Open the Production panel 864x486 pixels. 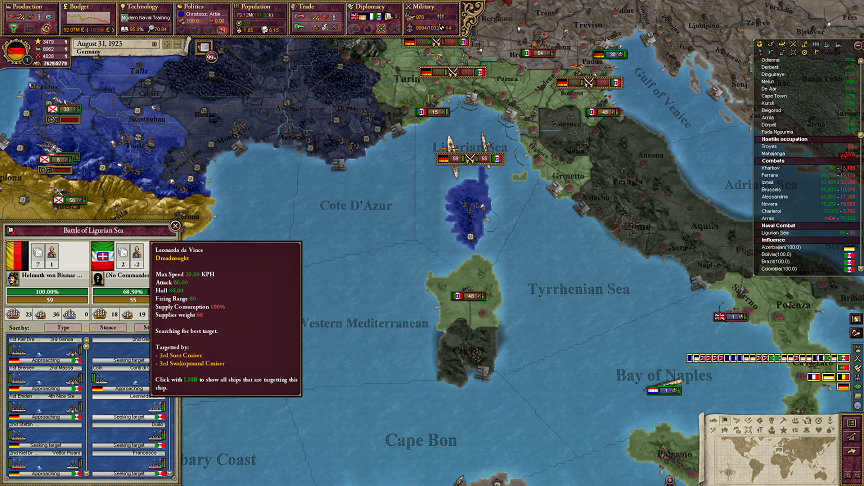point(28,6)
